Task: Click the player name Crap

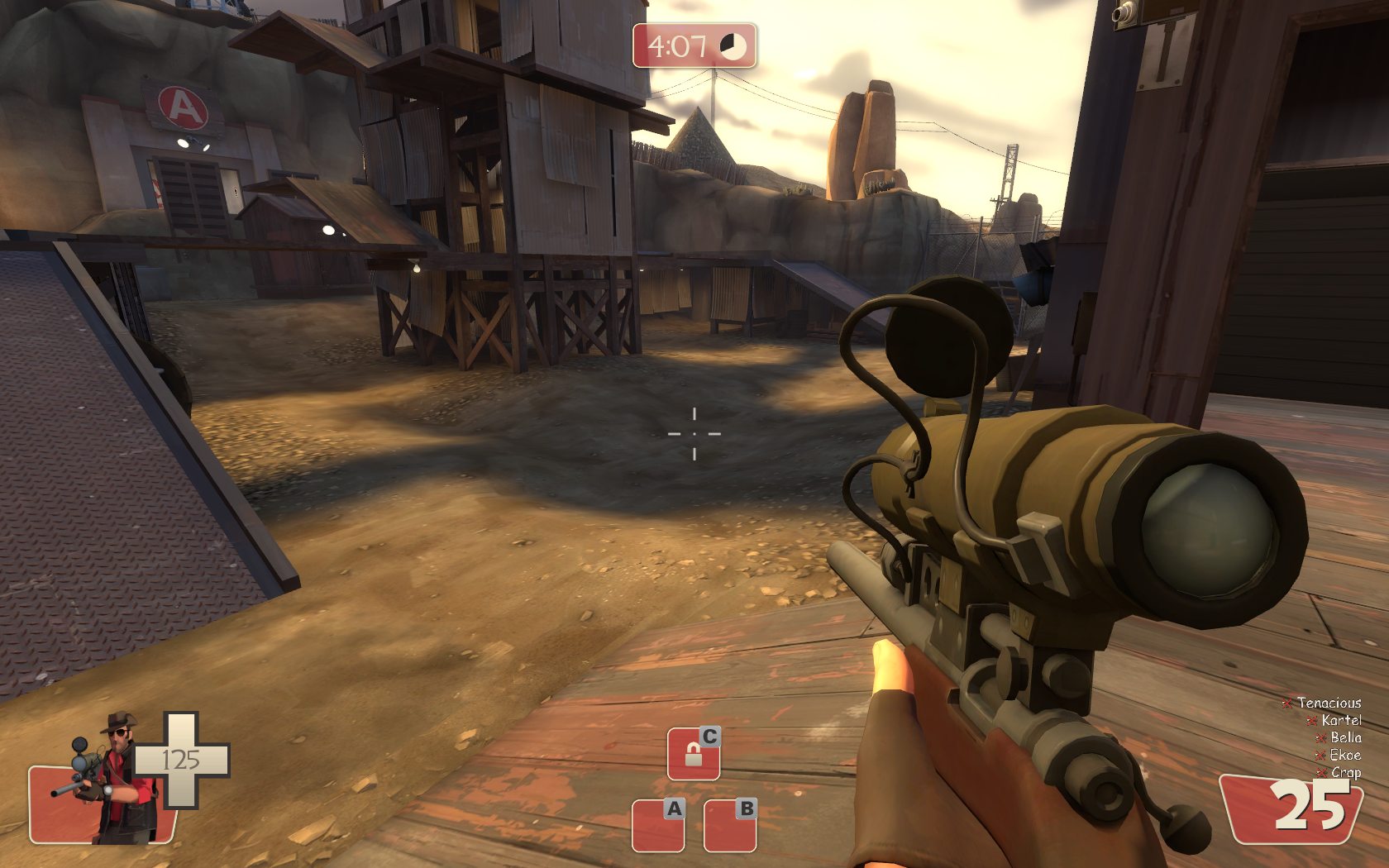Action: pos(1345,772)
